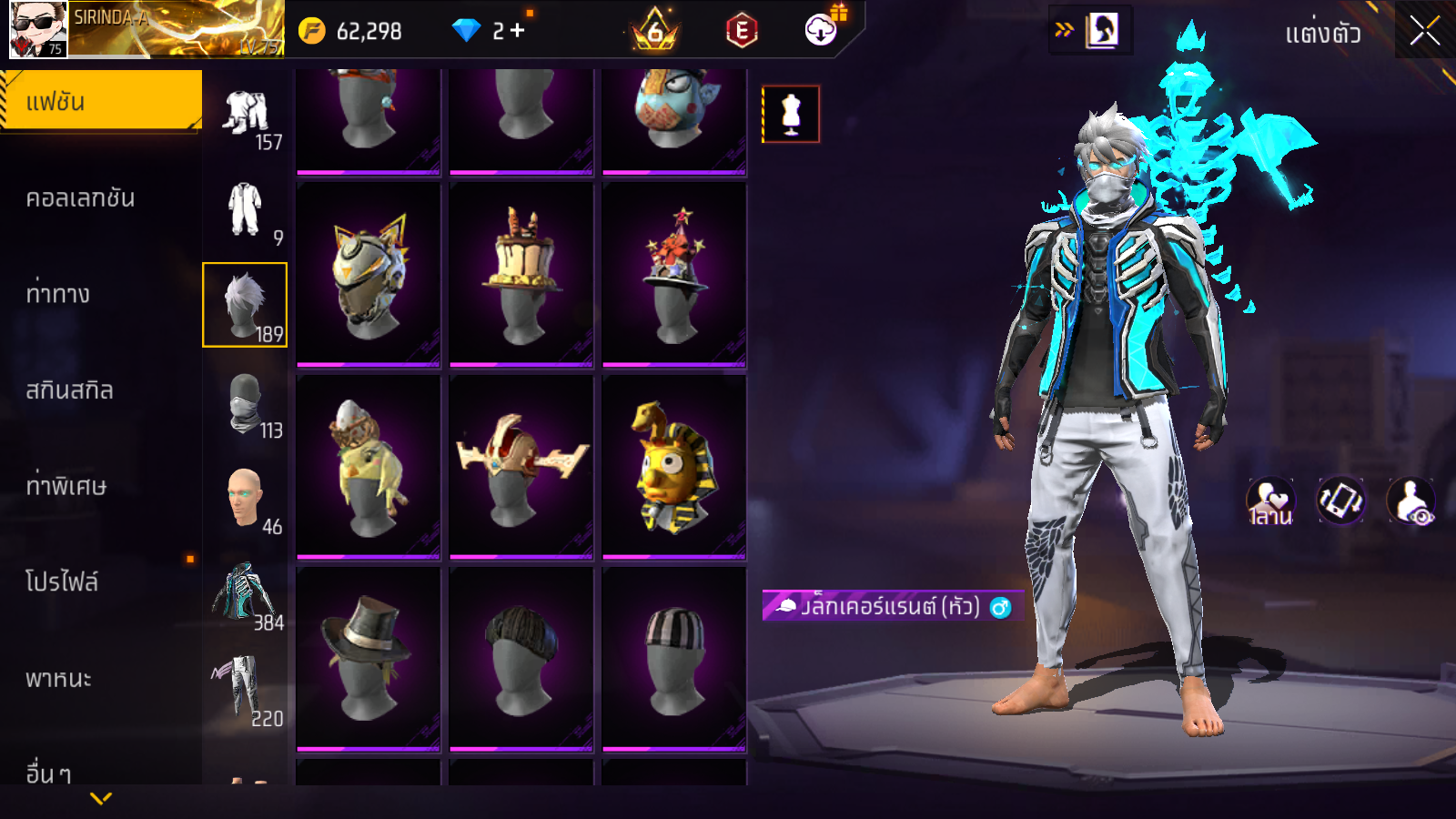The width and height of the screenshot is (1456, 819).
Task: Open the ท่าทาง emotes tab
Action: (x=58, y=294)
